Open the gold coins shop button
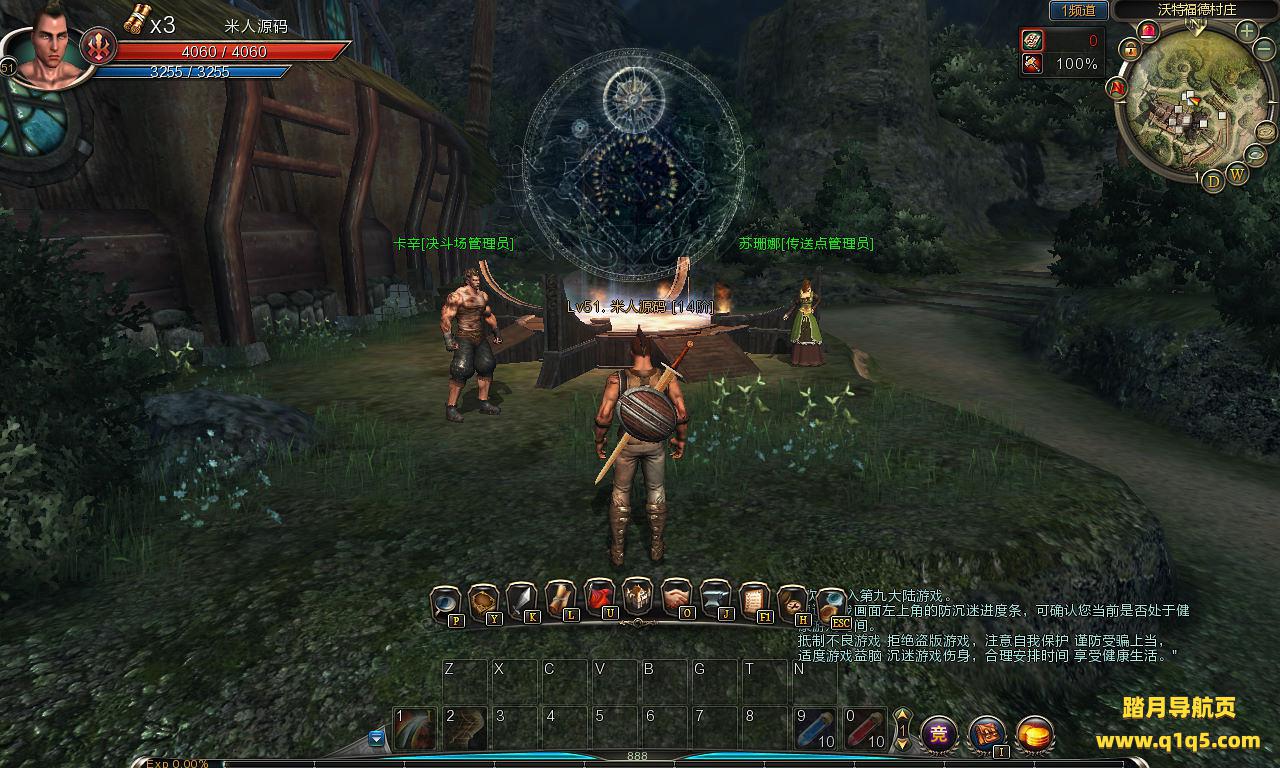Viewport: 1280px width, 768px height. click(x=1035, y=735)
